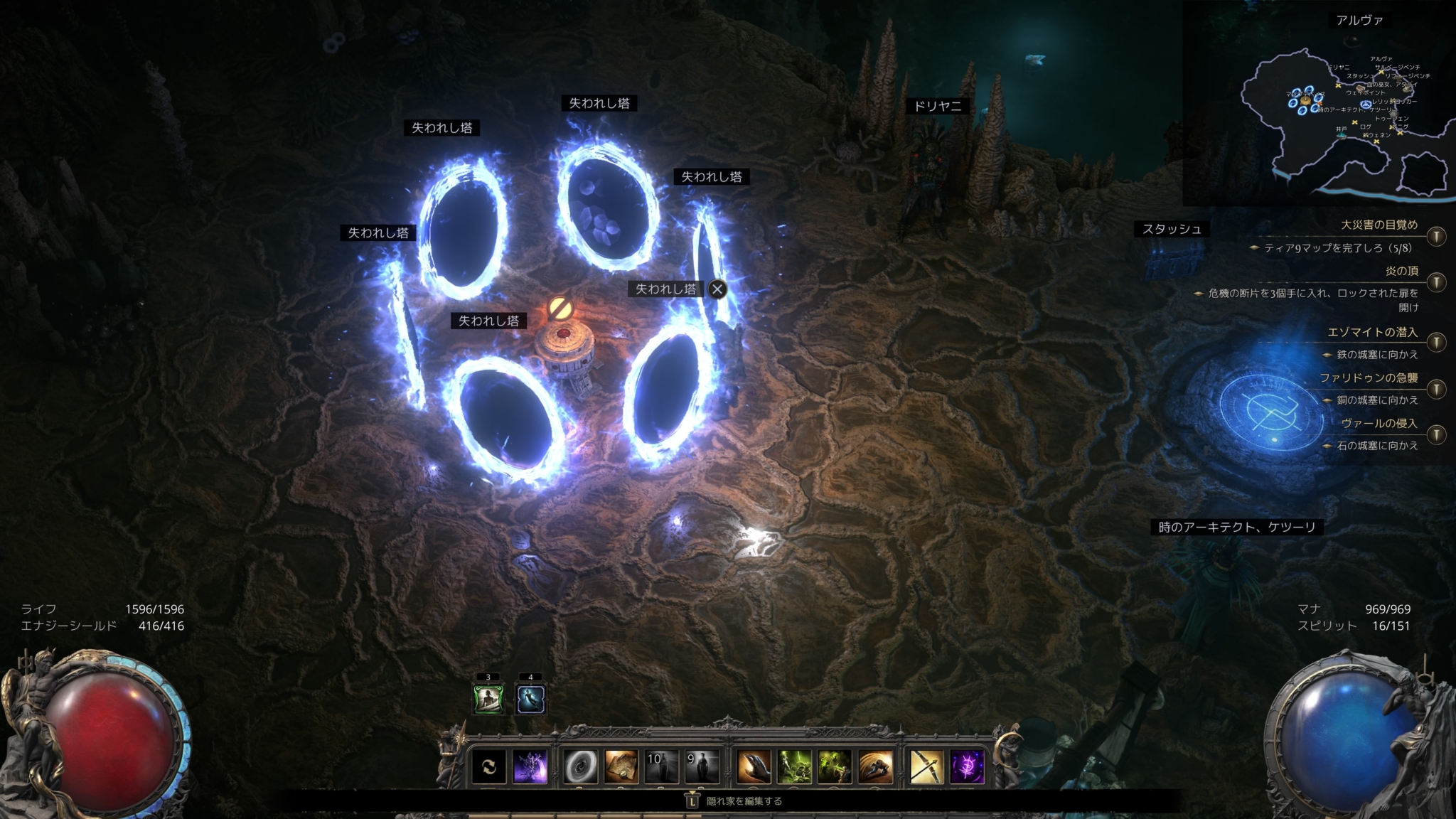Toggle the quest pin for 大災害の目覚め
The height and width of the screenshot is (819, 1456).
coord(1436,235)
